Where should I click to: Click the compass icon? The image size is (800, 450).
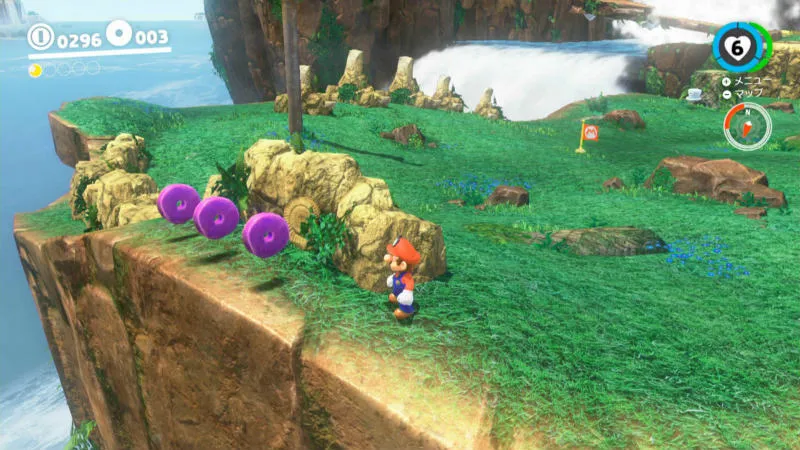[747, 127]
